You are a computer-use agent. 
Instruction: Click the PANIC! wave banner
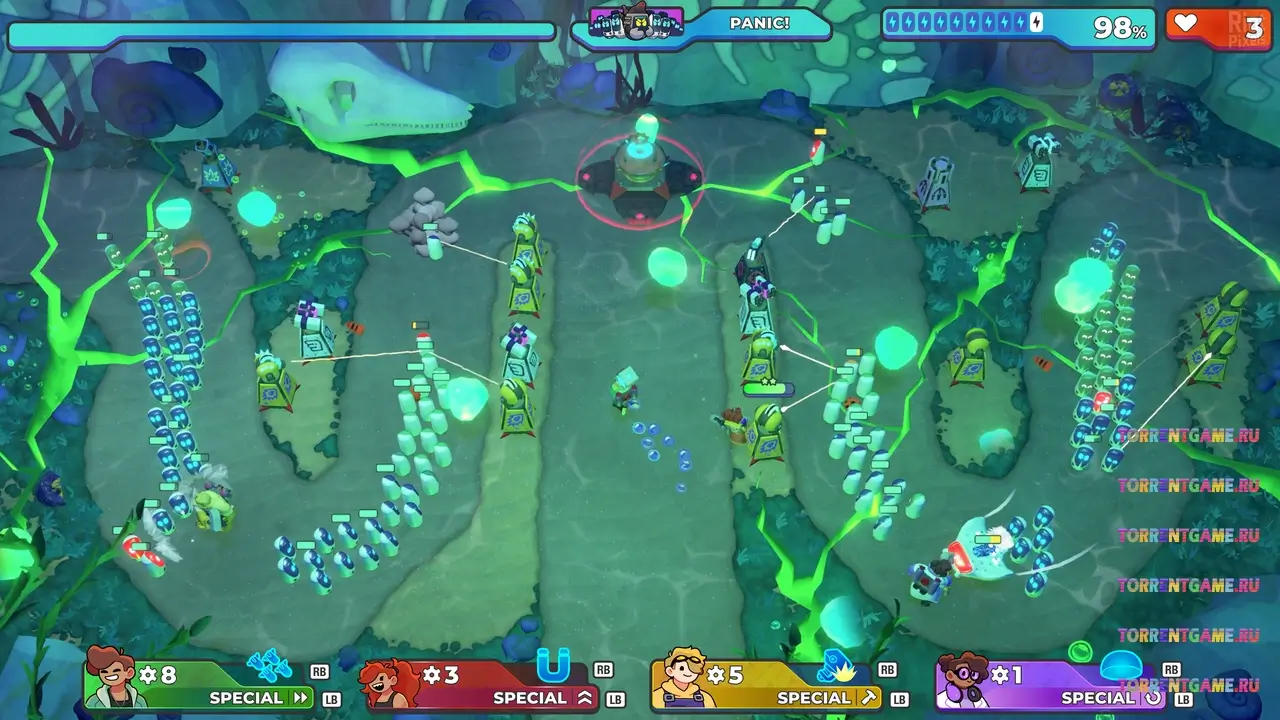[x=758, y=23]
